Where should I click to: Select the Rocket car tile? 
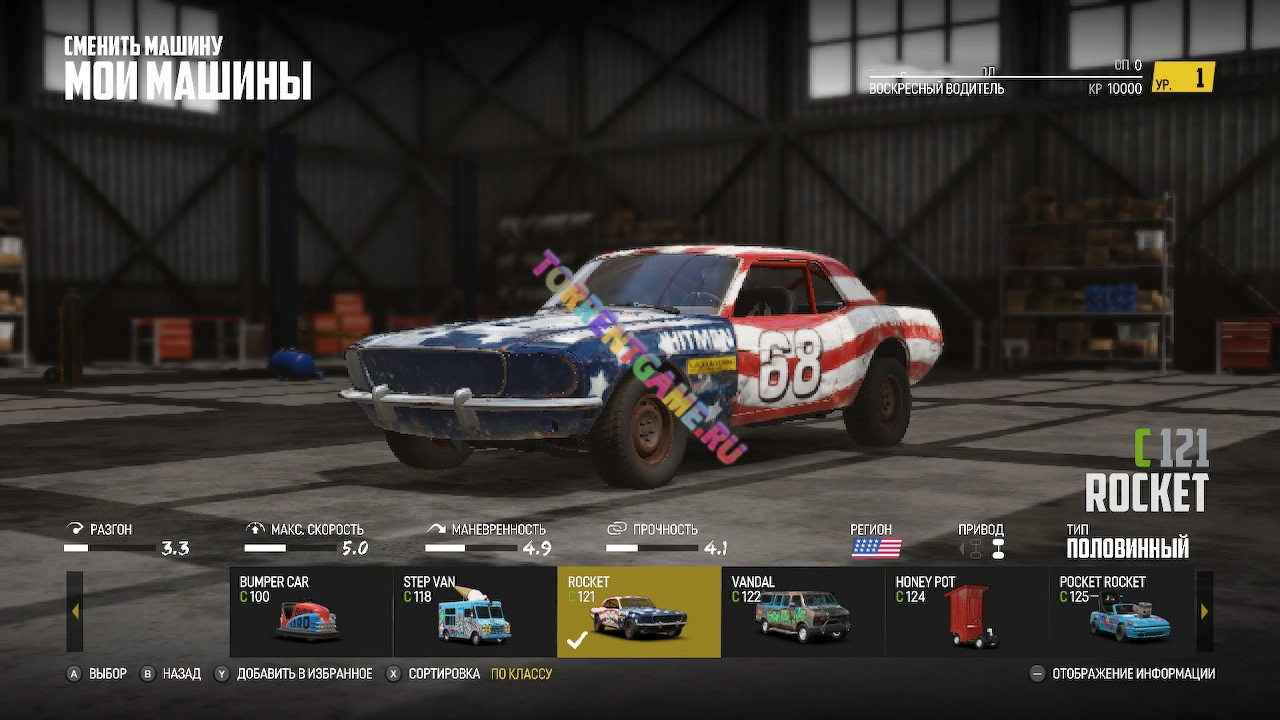click(x=639, y=612)
